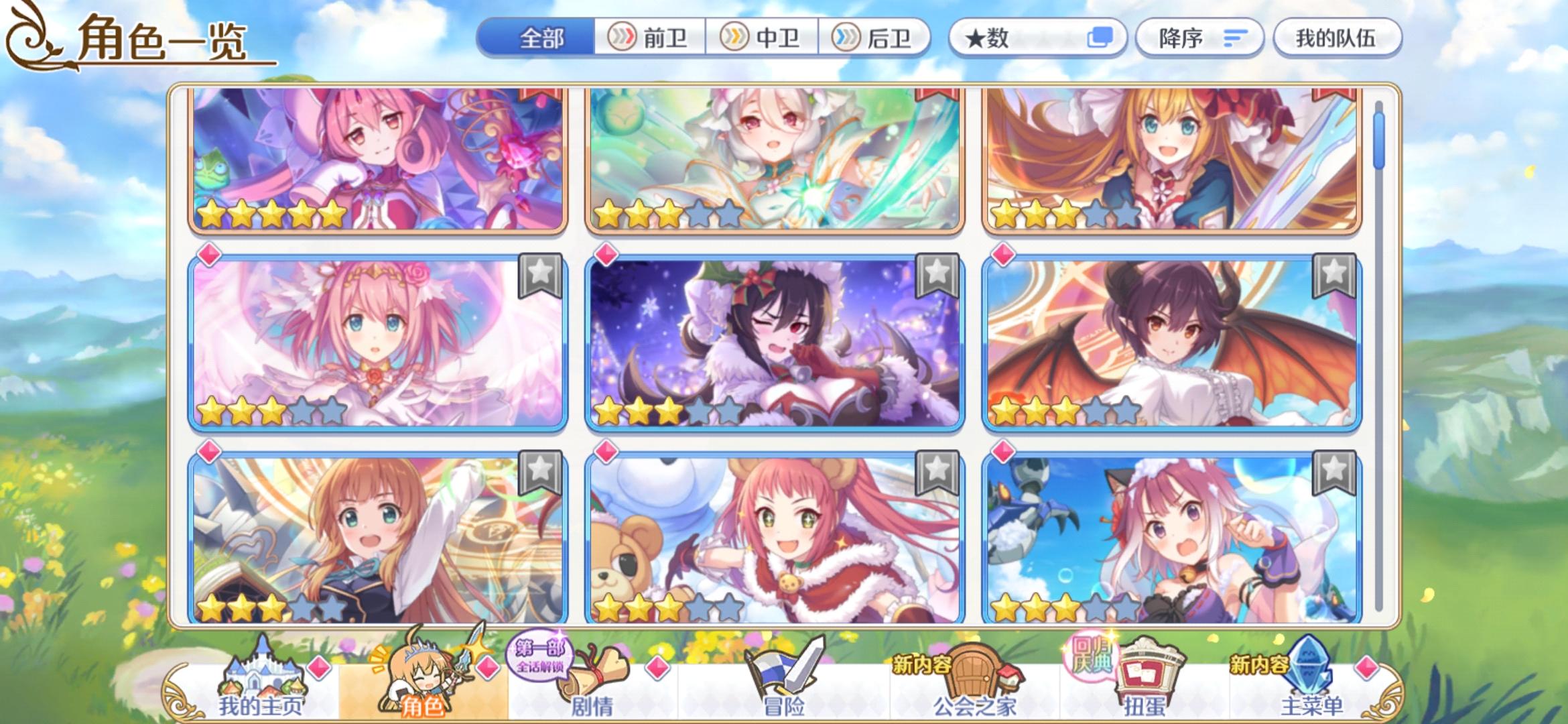Tap the red arrow icon on 前卫 tab
This screenshot has width=1568, height=724.
point(623,38)
